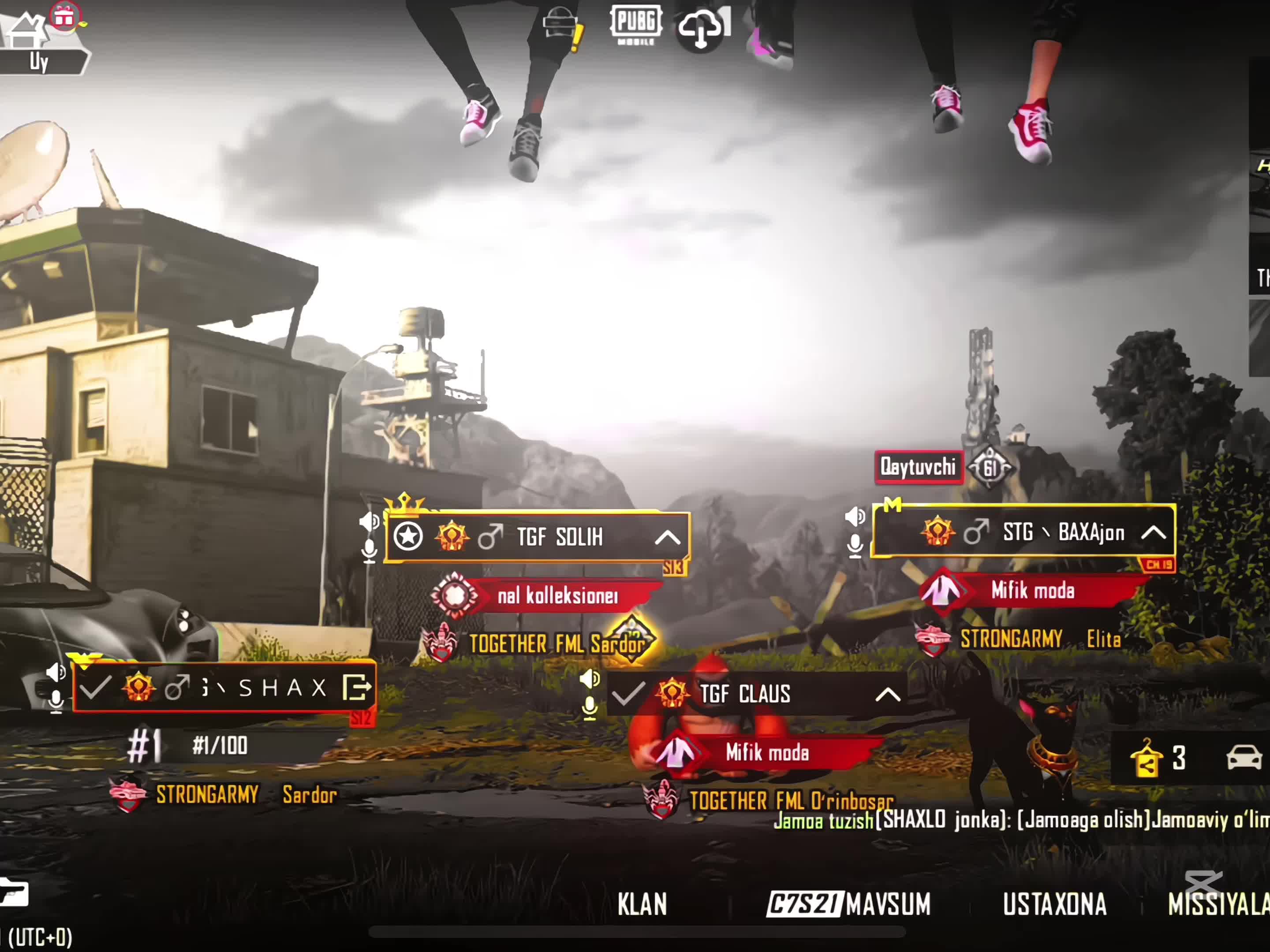
Task: Select the Qaytuvchi returnee badge
Action: pos(918,467)
